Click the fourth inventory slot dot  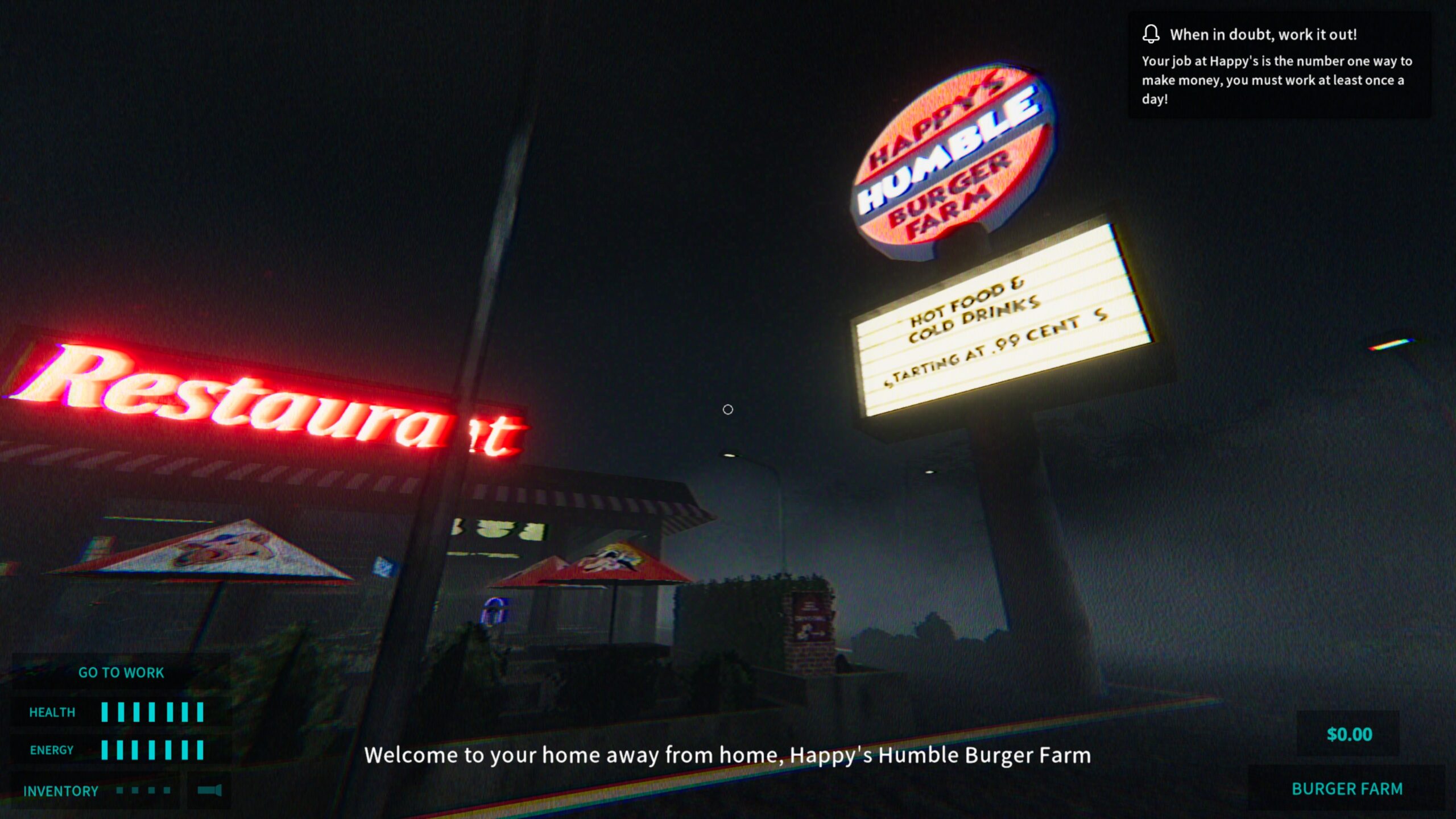point(167,791)
